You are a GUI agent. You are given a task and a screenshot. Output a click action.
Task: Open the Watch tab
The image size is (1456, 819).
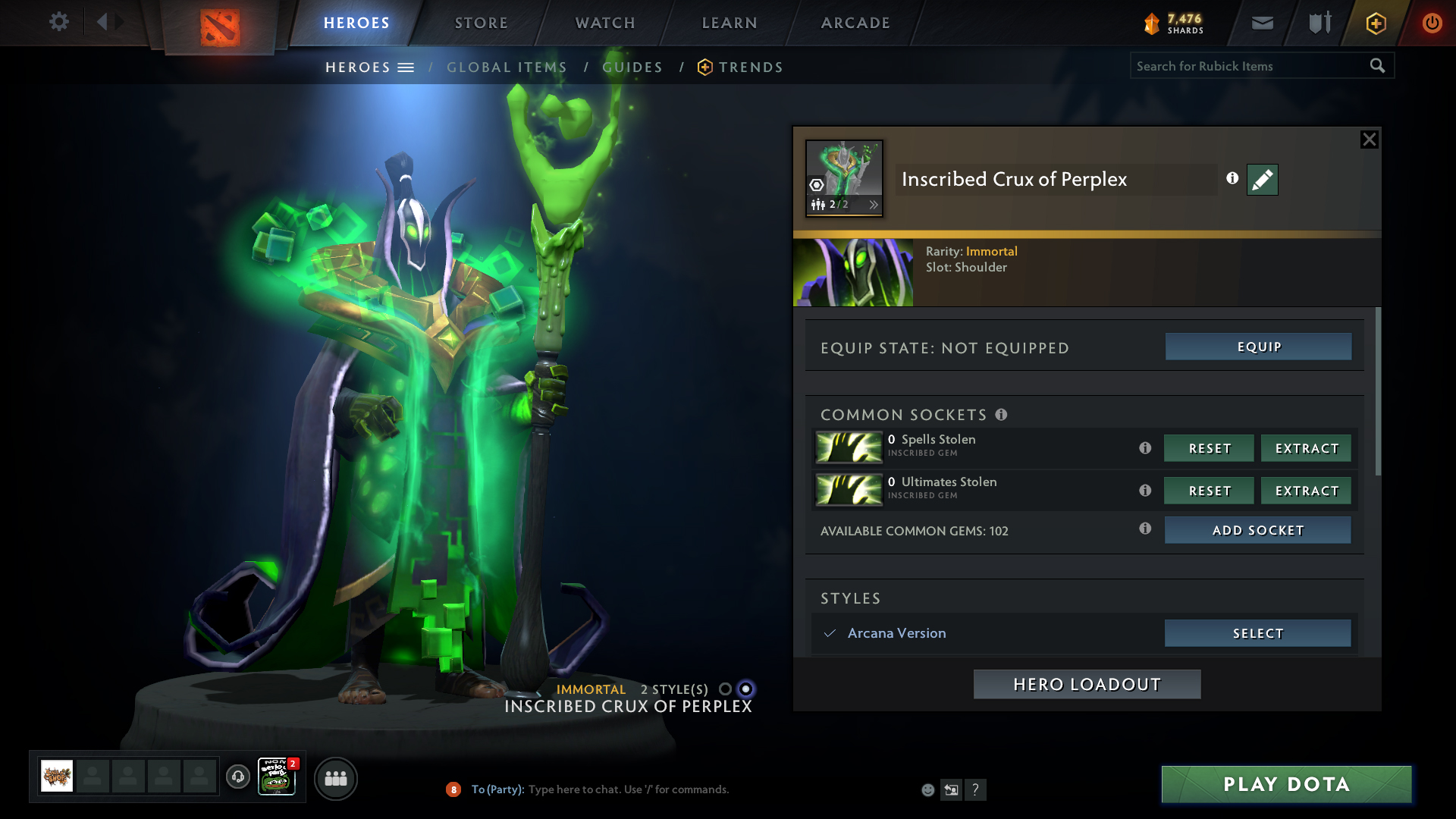coord(605,23)
